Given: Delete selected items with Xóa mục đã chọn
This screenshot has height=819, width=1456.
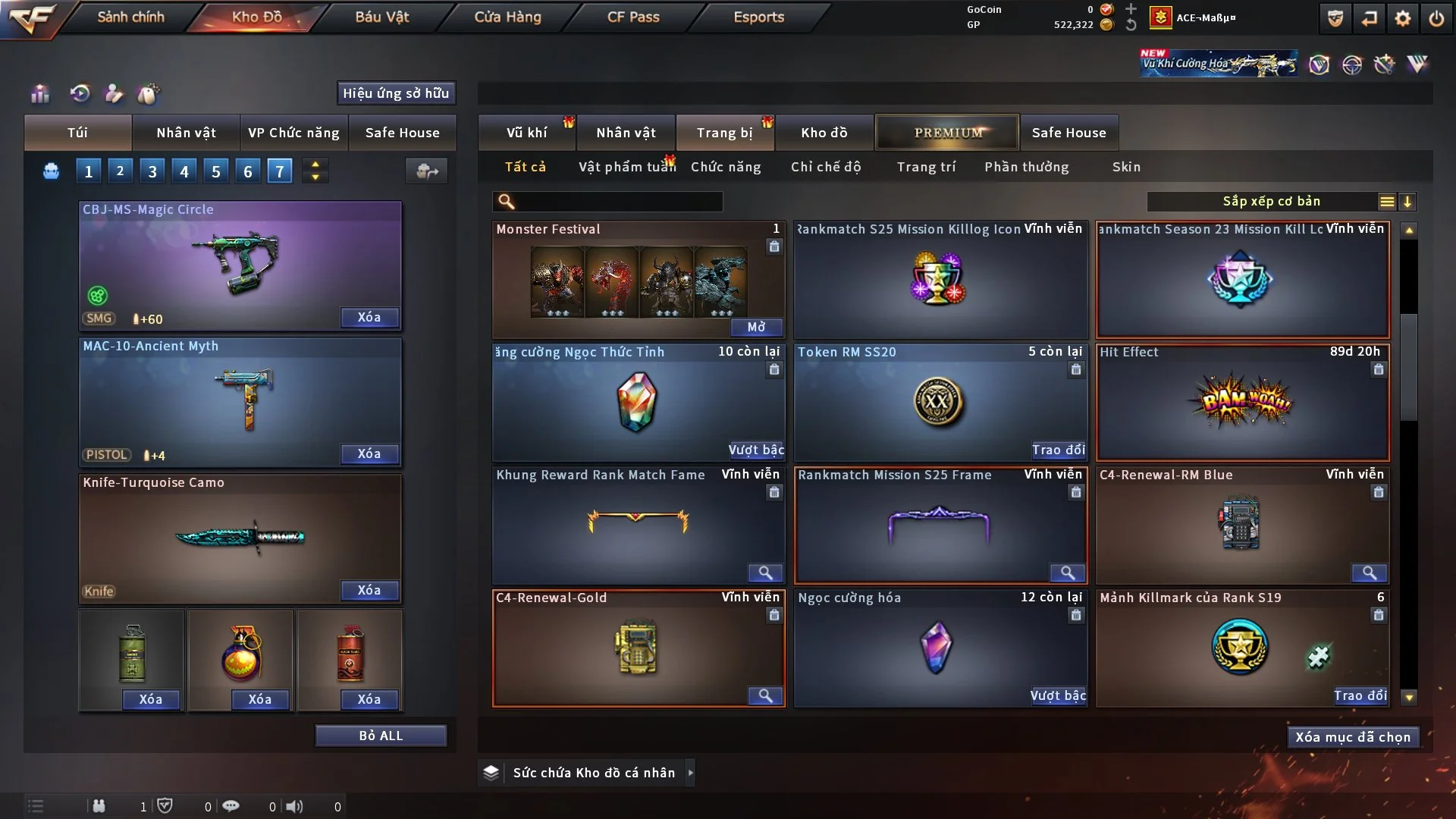Looking at the screenshot, I should tap(1353, 737).
